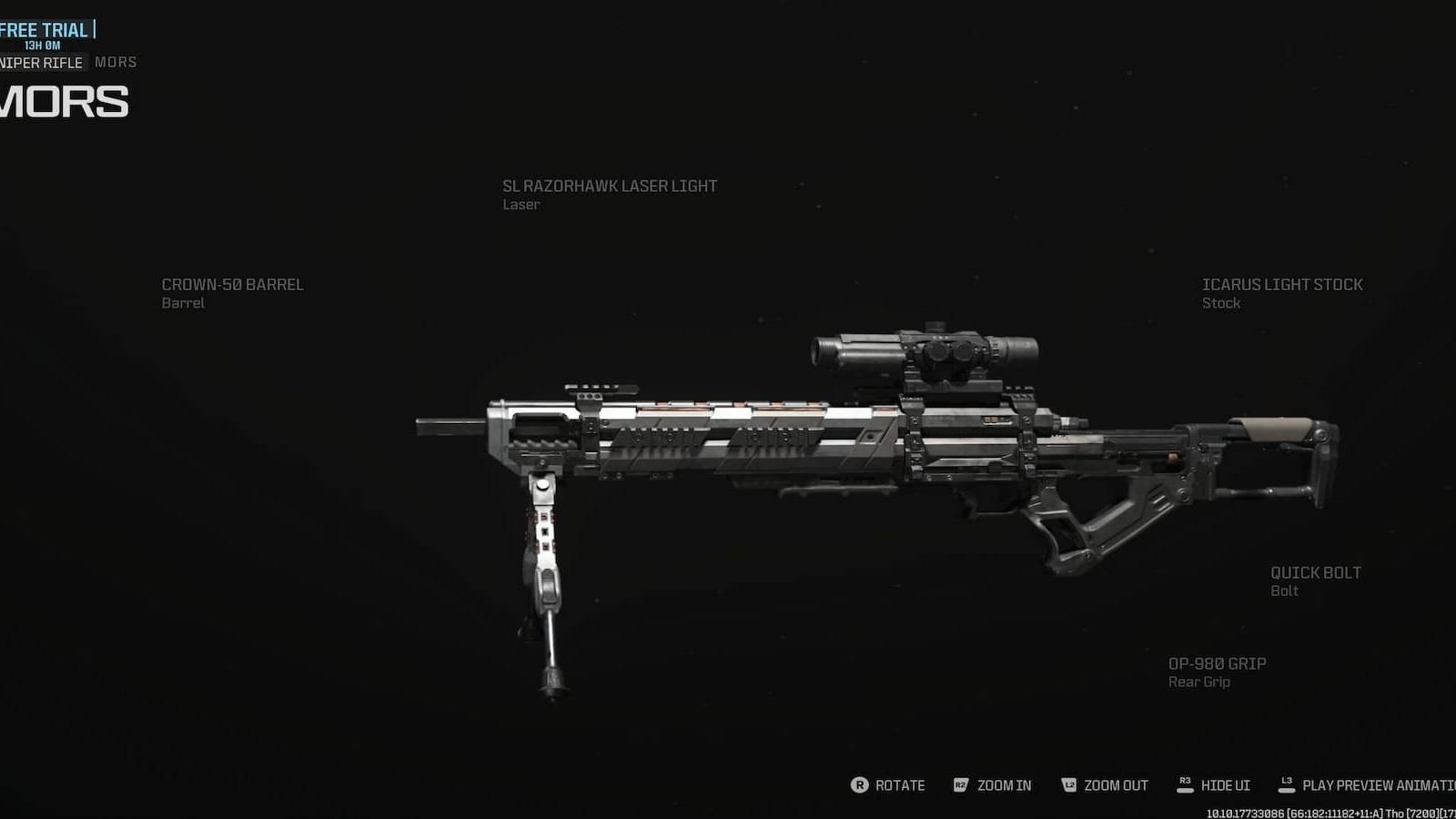
Task: Click the Zoom In label text
Action: click(x=1005, y=784)
